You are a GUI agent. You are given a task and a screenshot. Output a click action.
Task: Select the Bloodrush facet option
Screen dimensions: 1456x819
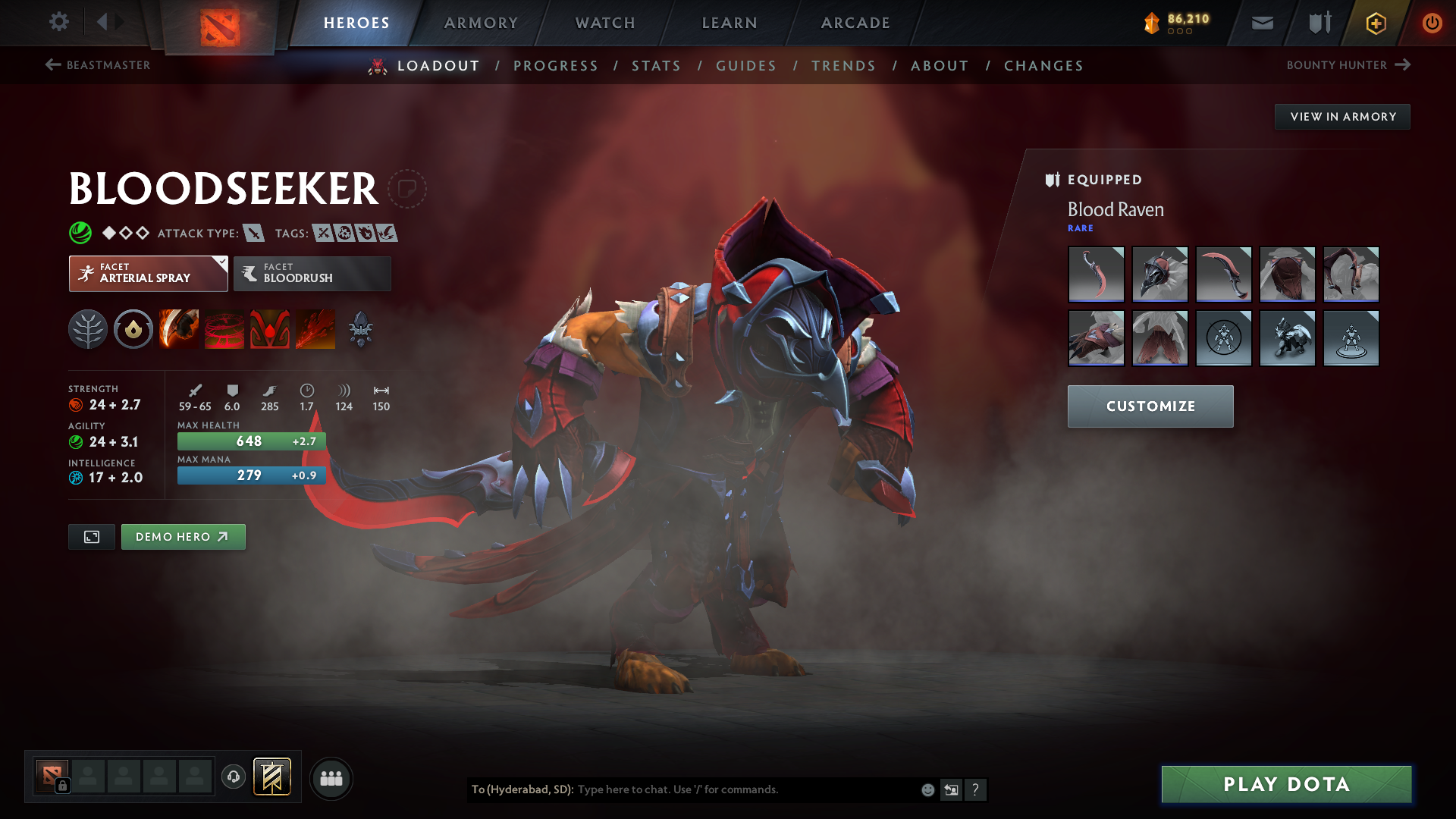point(312,274)
